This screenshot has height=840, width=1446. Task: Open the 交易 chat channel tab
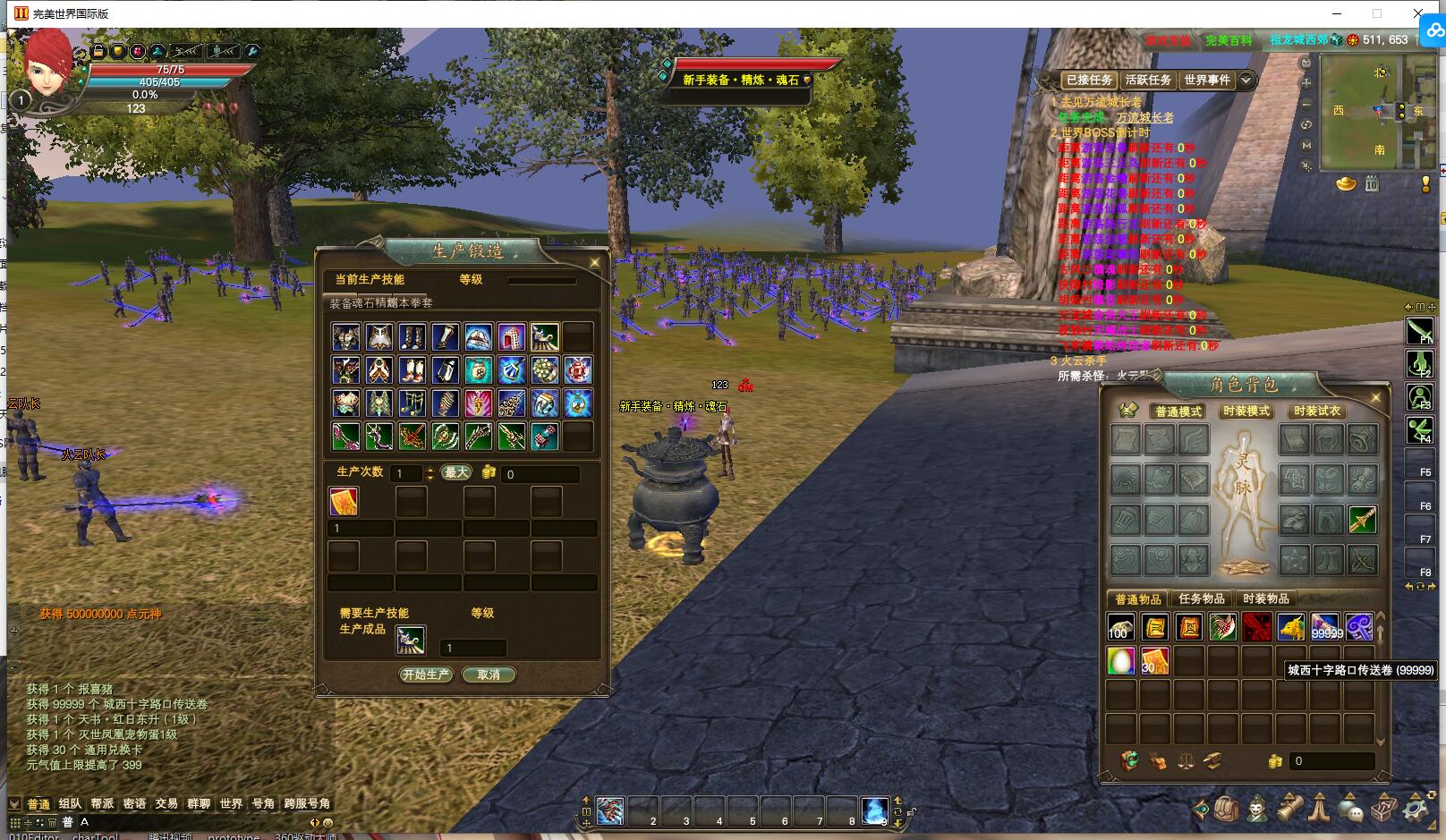tap(166, 803)
